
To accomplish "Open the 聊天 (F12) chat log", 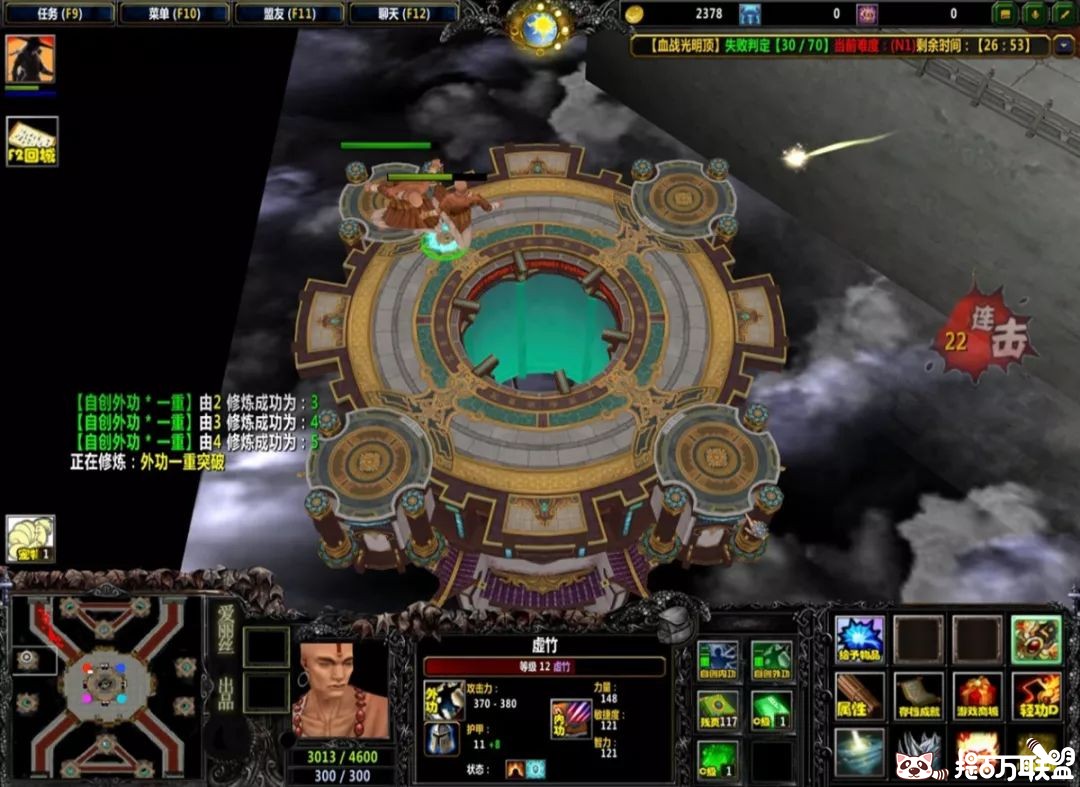I will tap(403, 14).
